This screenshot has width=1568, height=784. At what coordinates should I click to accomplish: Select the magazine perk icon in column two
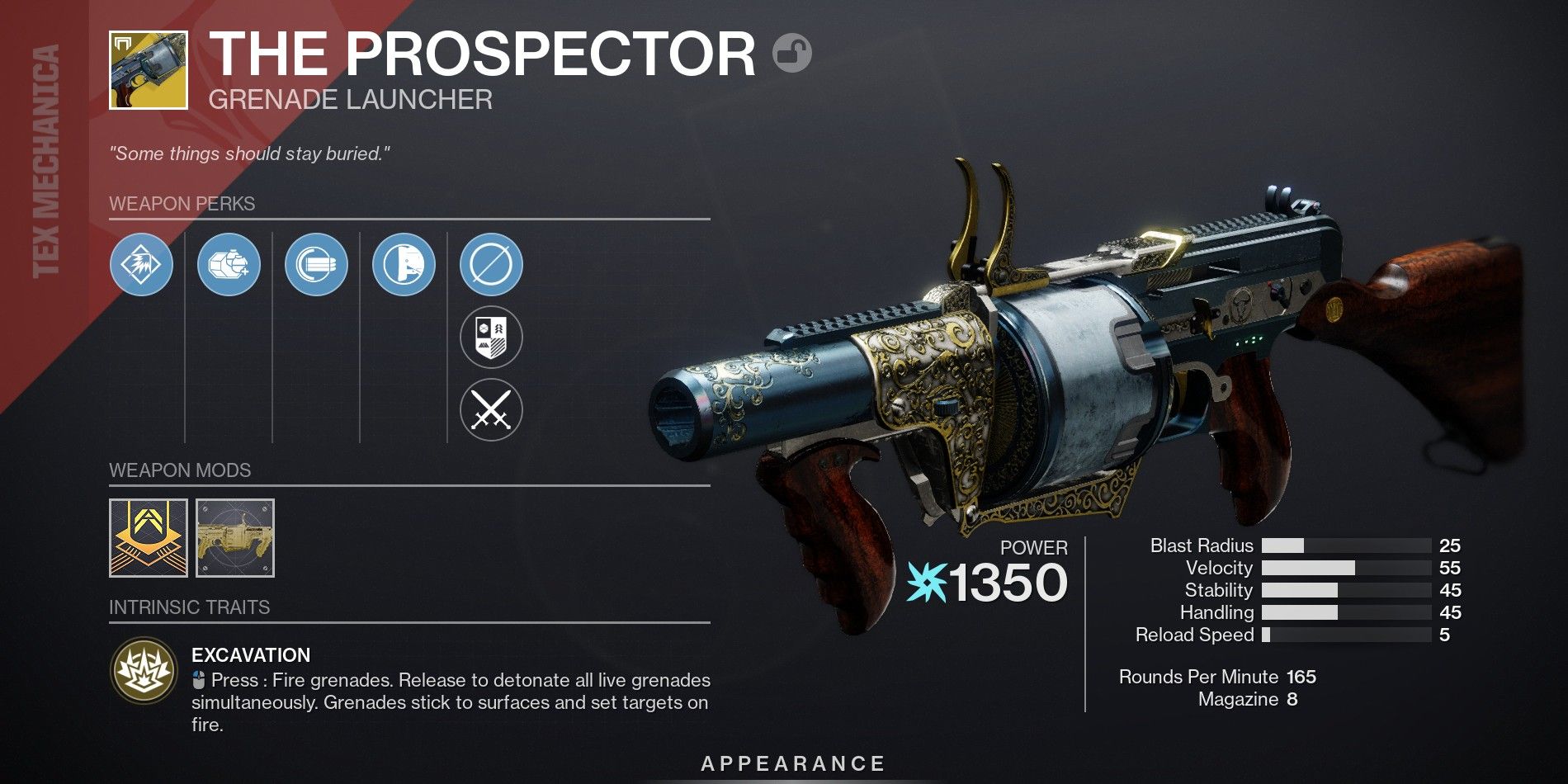pyautogui.click(x=229, y=264)
